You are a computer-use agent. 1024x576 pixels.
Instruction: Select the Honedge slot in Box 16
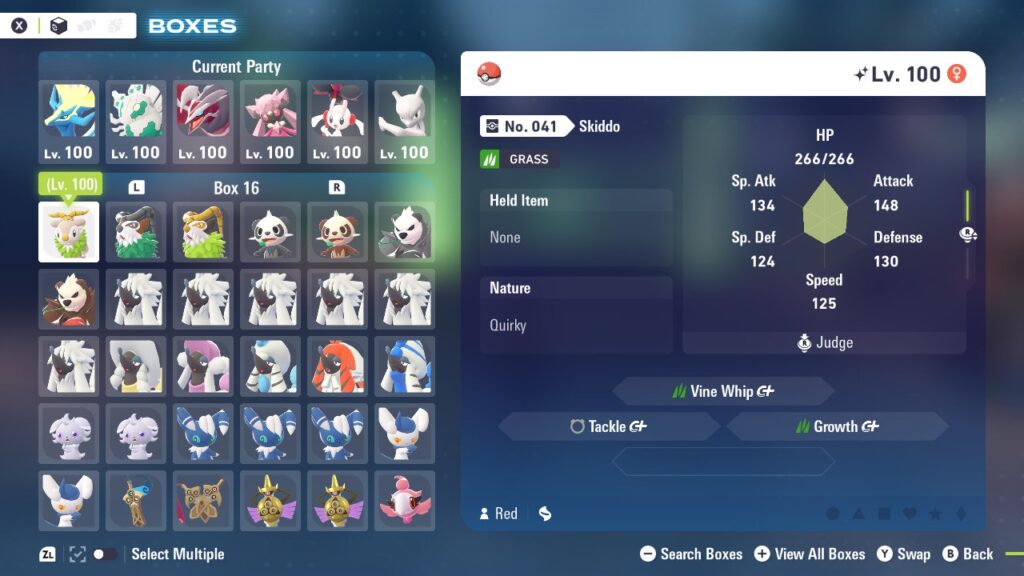[x=136, y=501]
